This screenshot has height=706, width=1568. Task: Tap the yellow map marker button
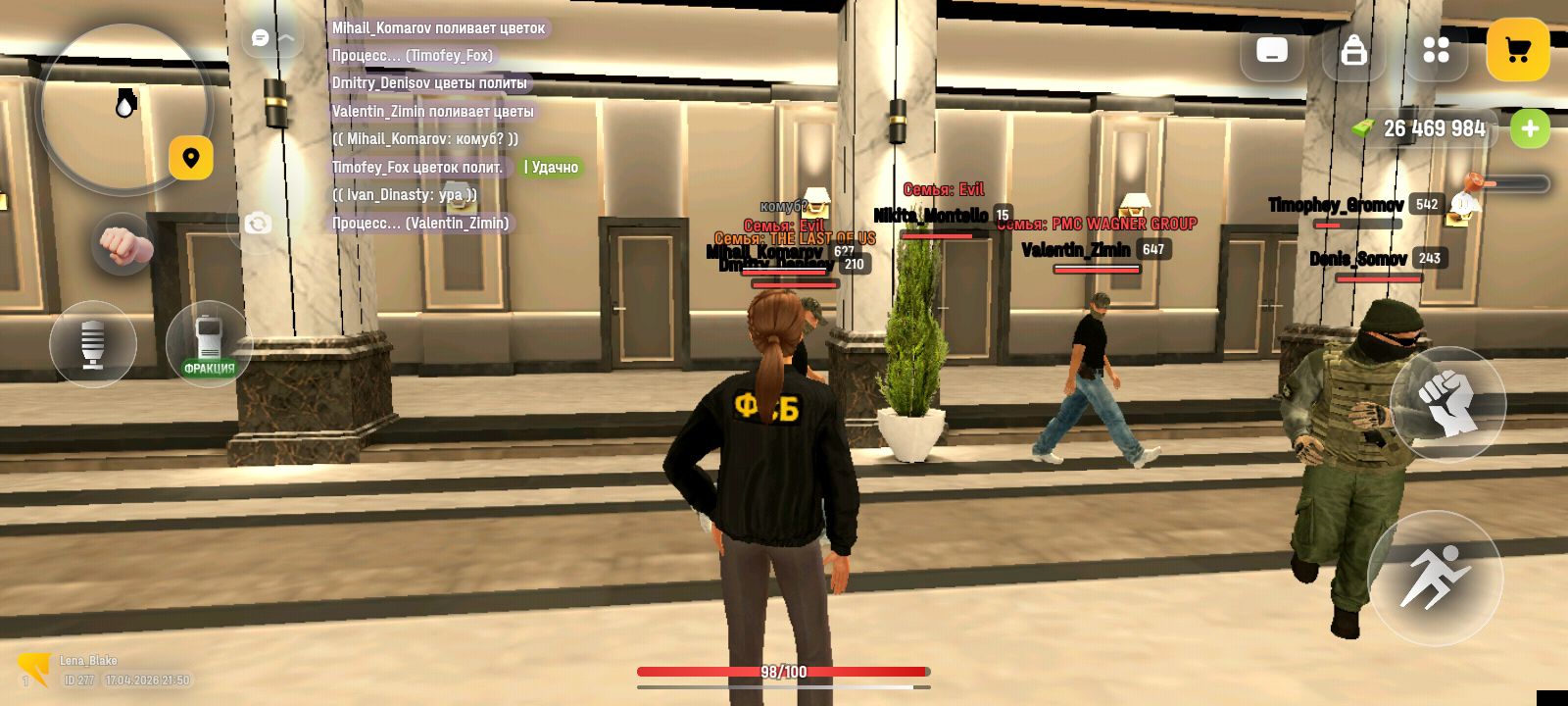pos(191,158)
